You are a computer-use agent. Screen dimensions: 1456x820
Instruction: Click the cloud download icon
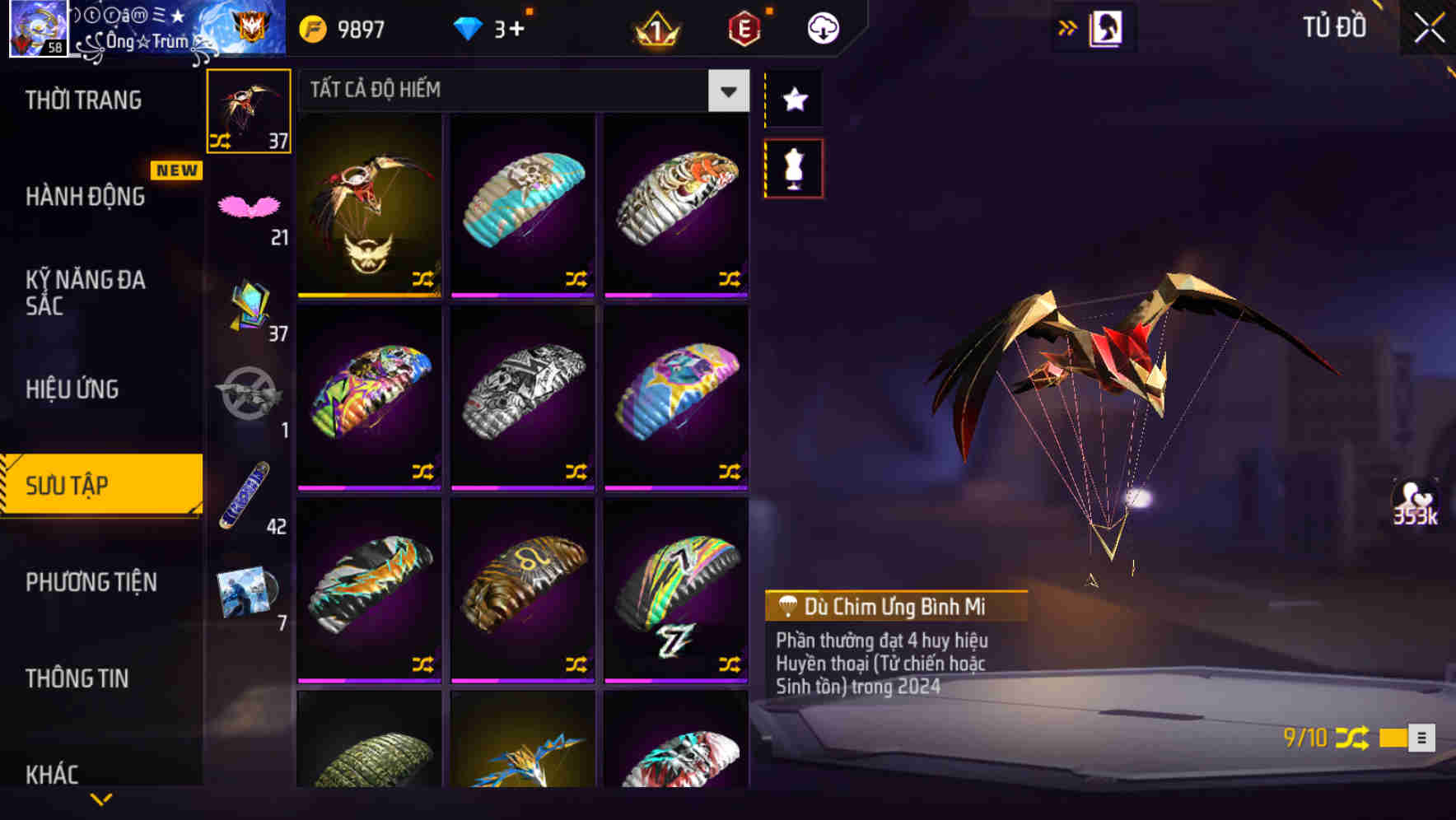click(821, 27)
